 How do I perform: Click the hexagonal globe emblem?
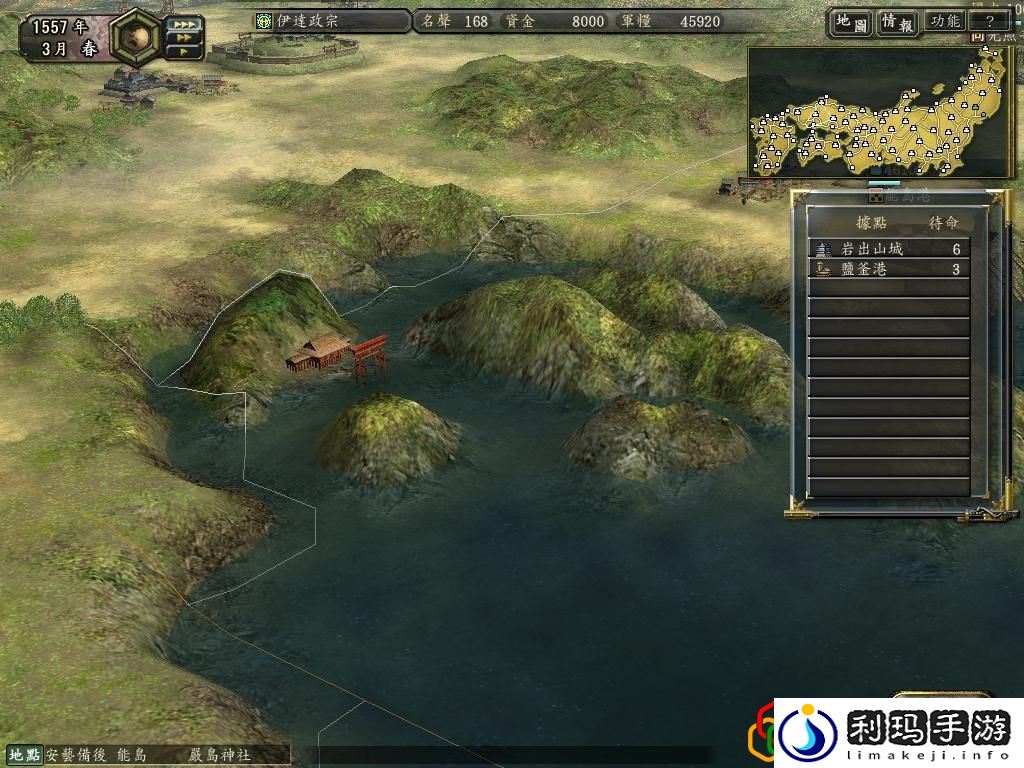click(x=134, y=36)
